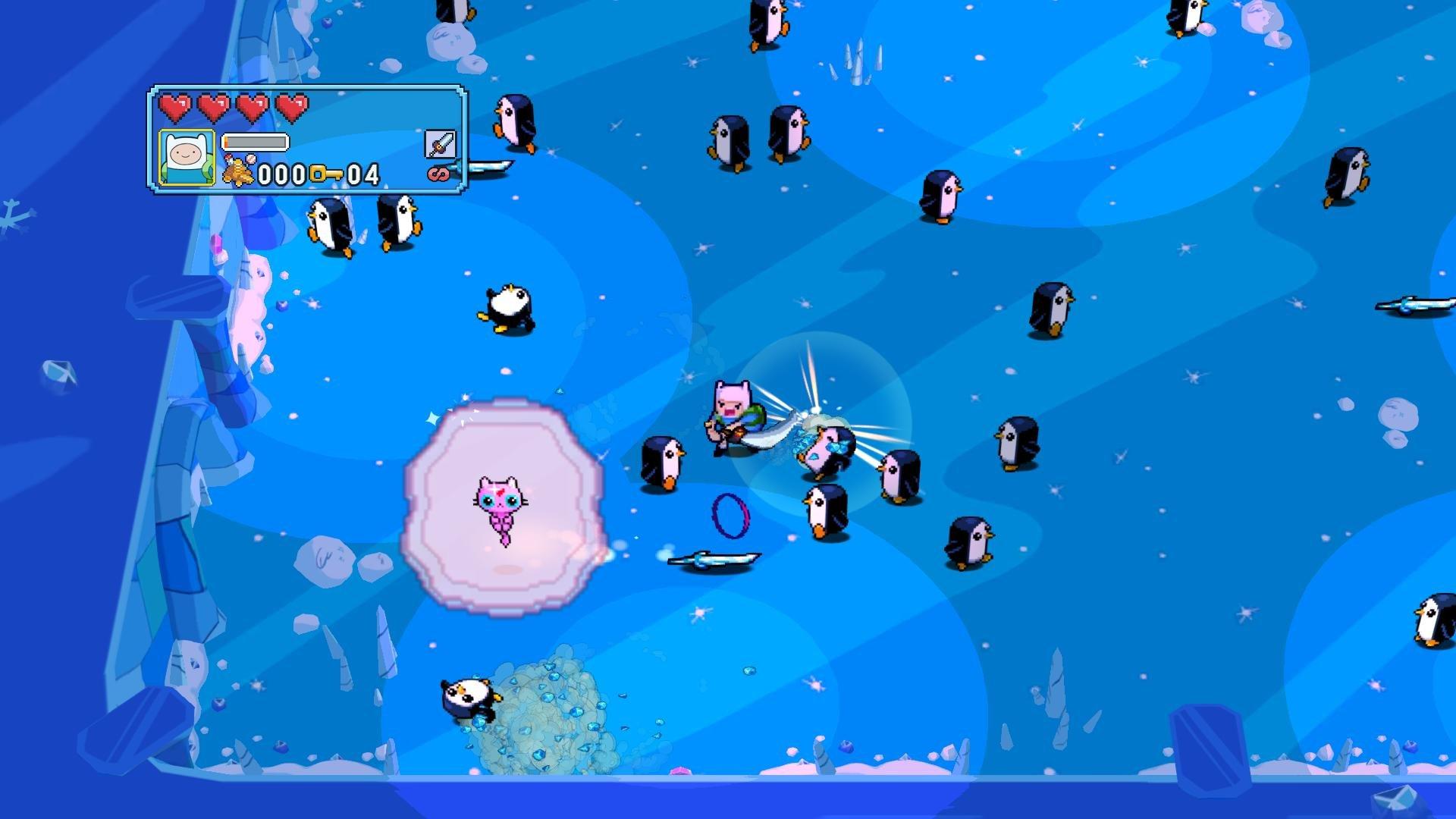The image size is (1456, 819).
Task: Select the bell count reading 000
Action: point(281,174)
